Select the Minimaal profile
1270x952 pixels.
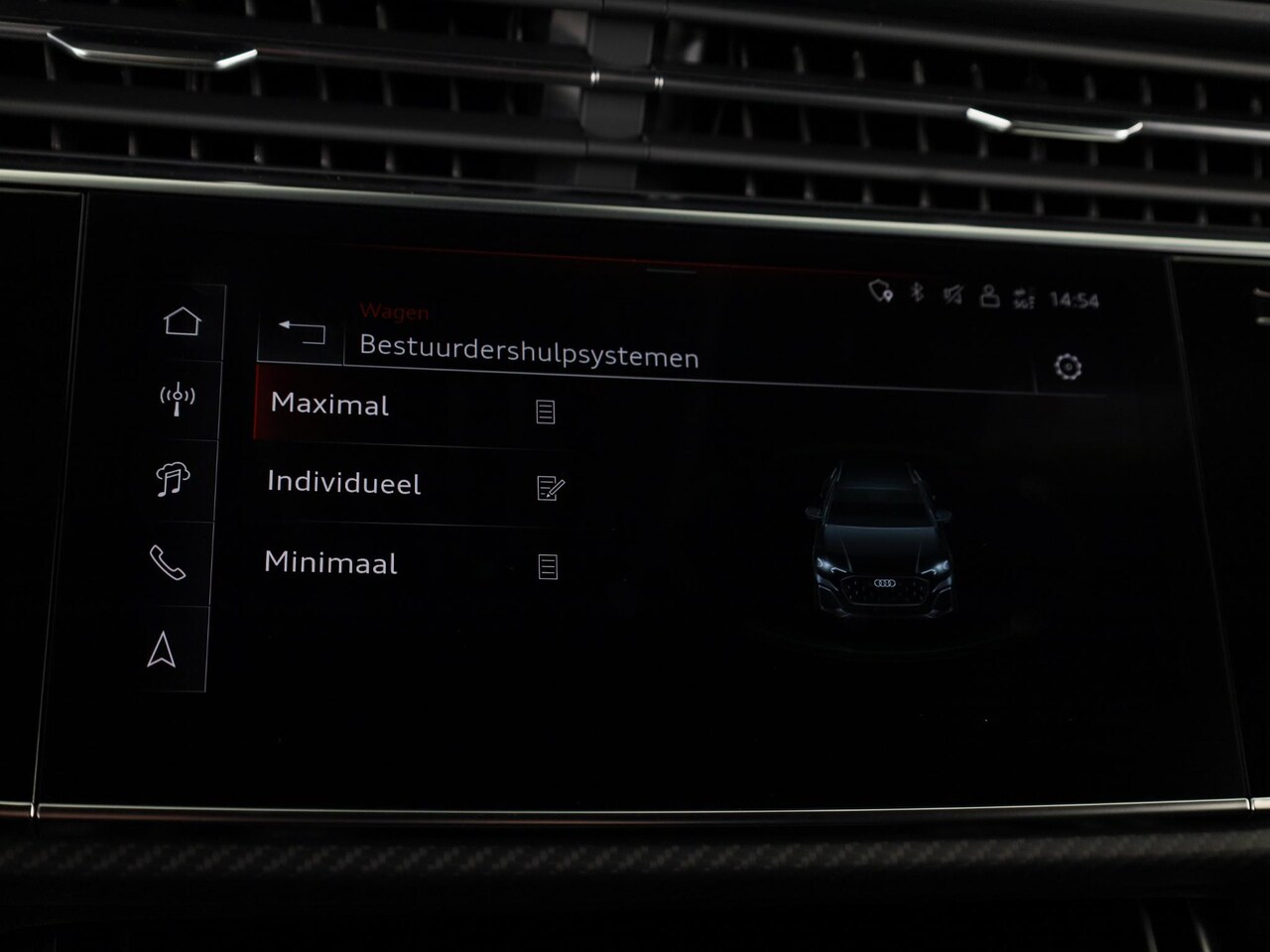pos(331,563)
